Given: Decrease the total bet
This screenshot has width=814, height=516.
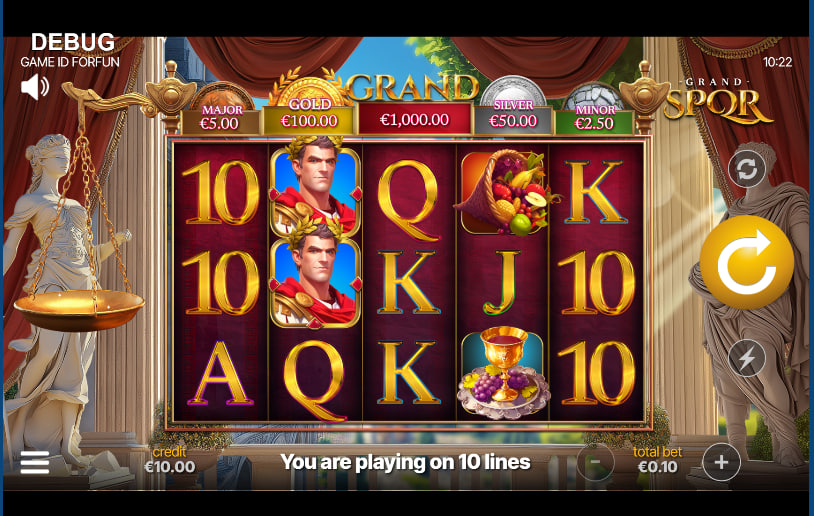Looking at the screenshot, I should click(595, 462).
